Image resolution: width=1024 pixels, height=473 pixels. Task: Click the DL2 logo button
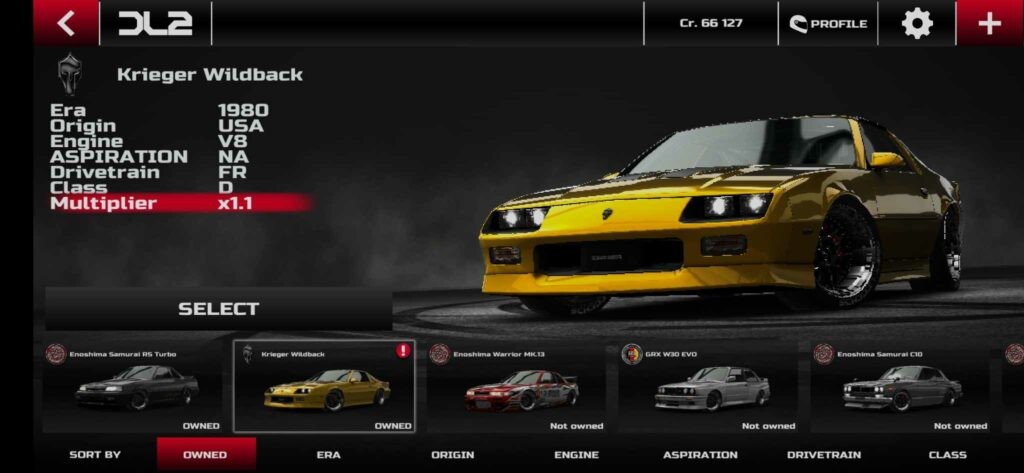[155, 23]
